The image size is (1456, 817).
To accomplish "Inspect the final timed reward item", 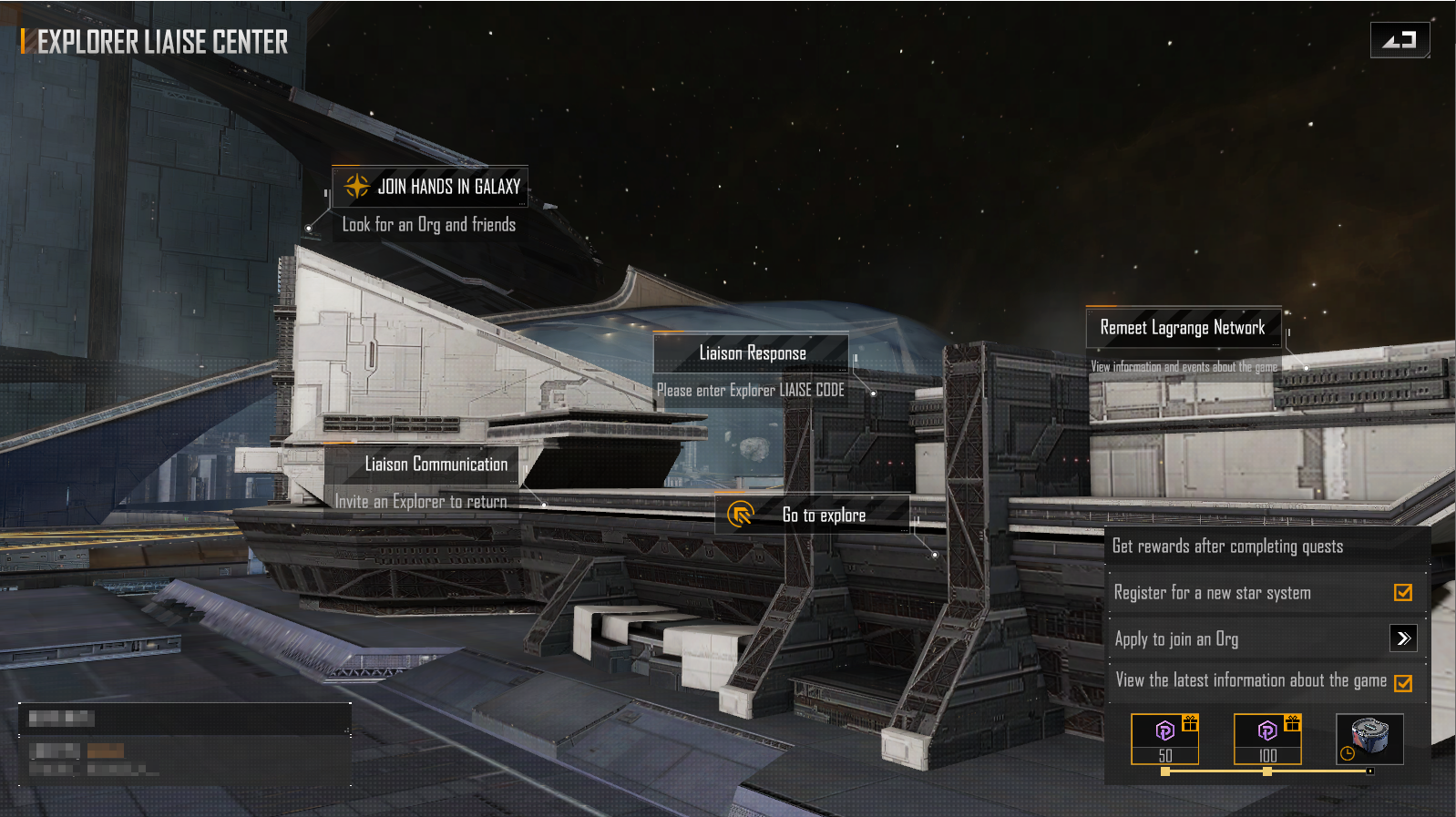I will [x=1369, y=738].
